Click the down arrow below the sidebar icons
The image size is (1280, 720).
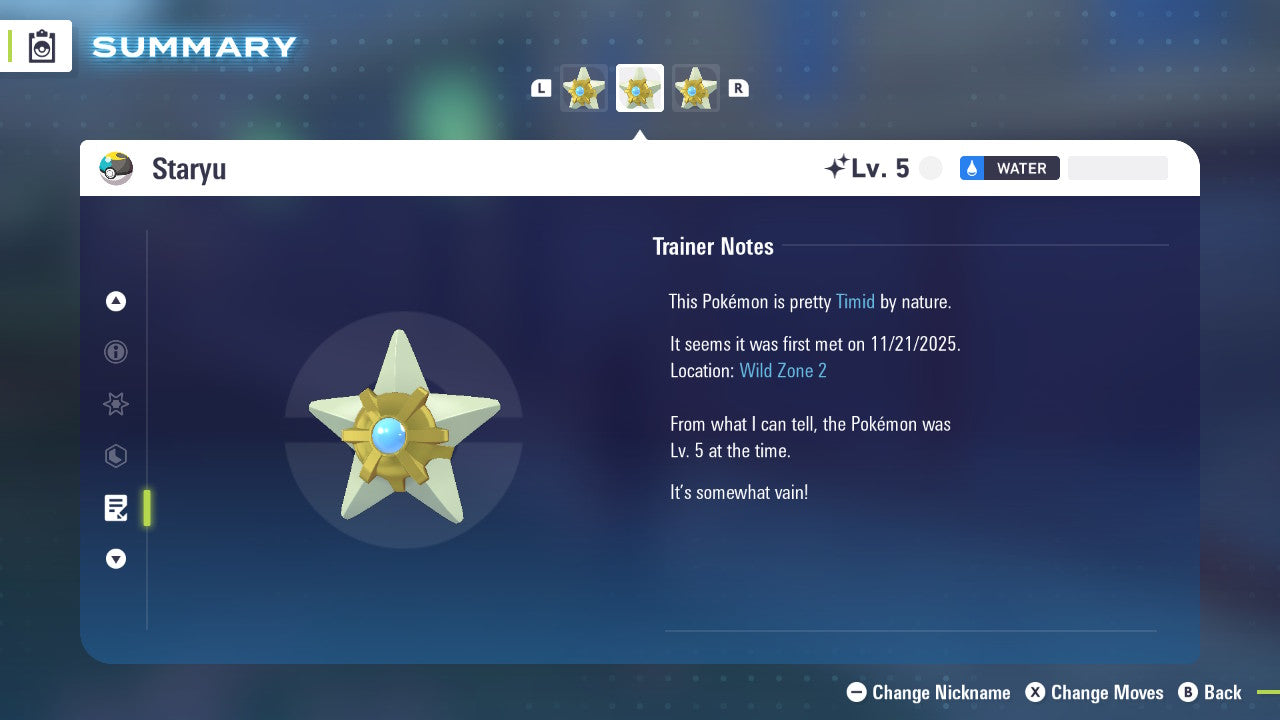click(x=116, y=559)
